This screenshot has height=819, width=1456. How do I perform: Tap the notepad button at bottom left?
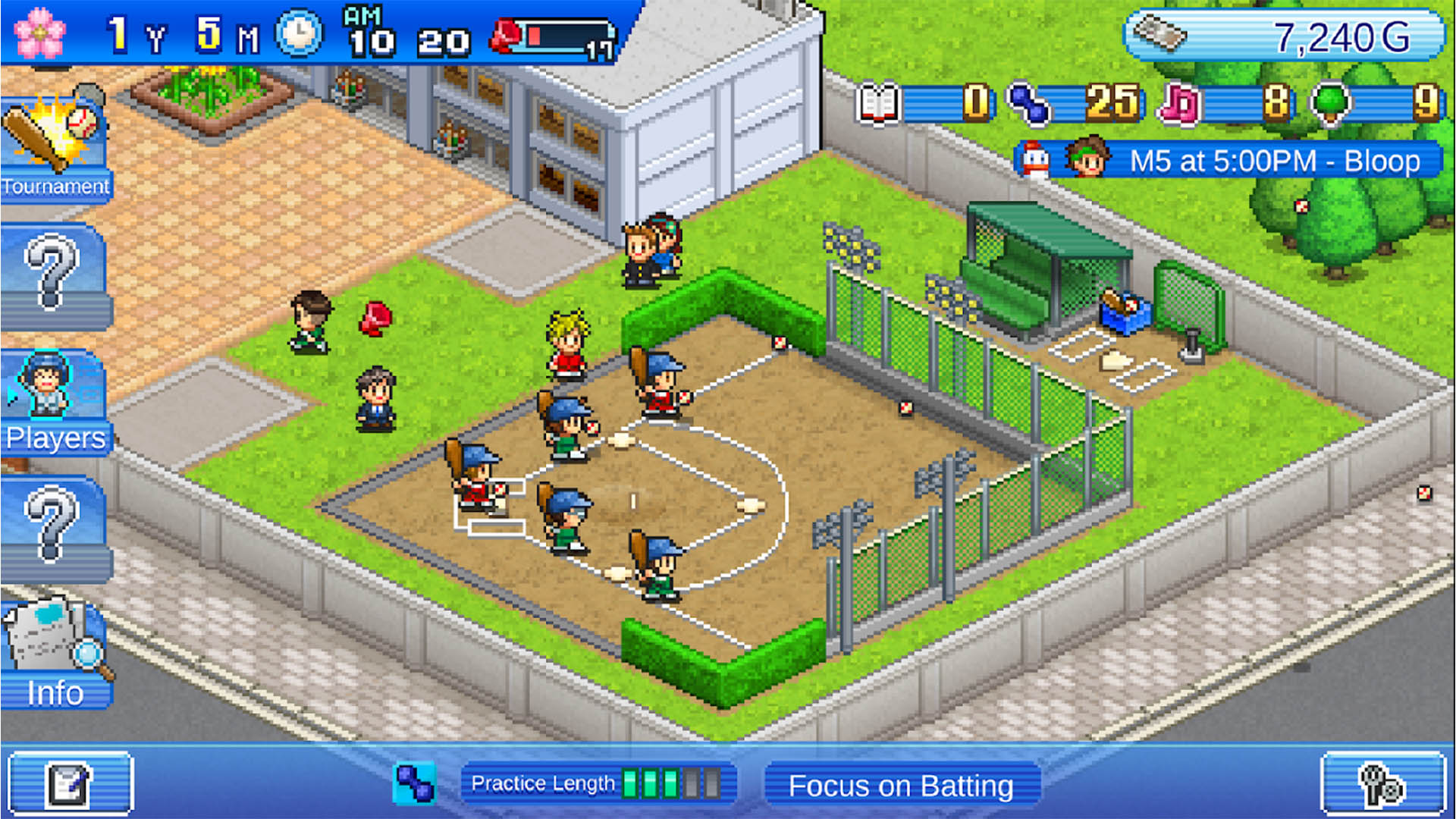[70, 784]
